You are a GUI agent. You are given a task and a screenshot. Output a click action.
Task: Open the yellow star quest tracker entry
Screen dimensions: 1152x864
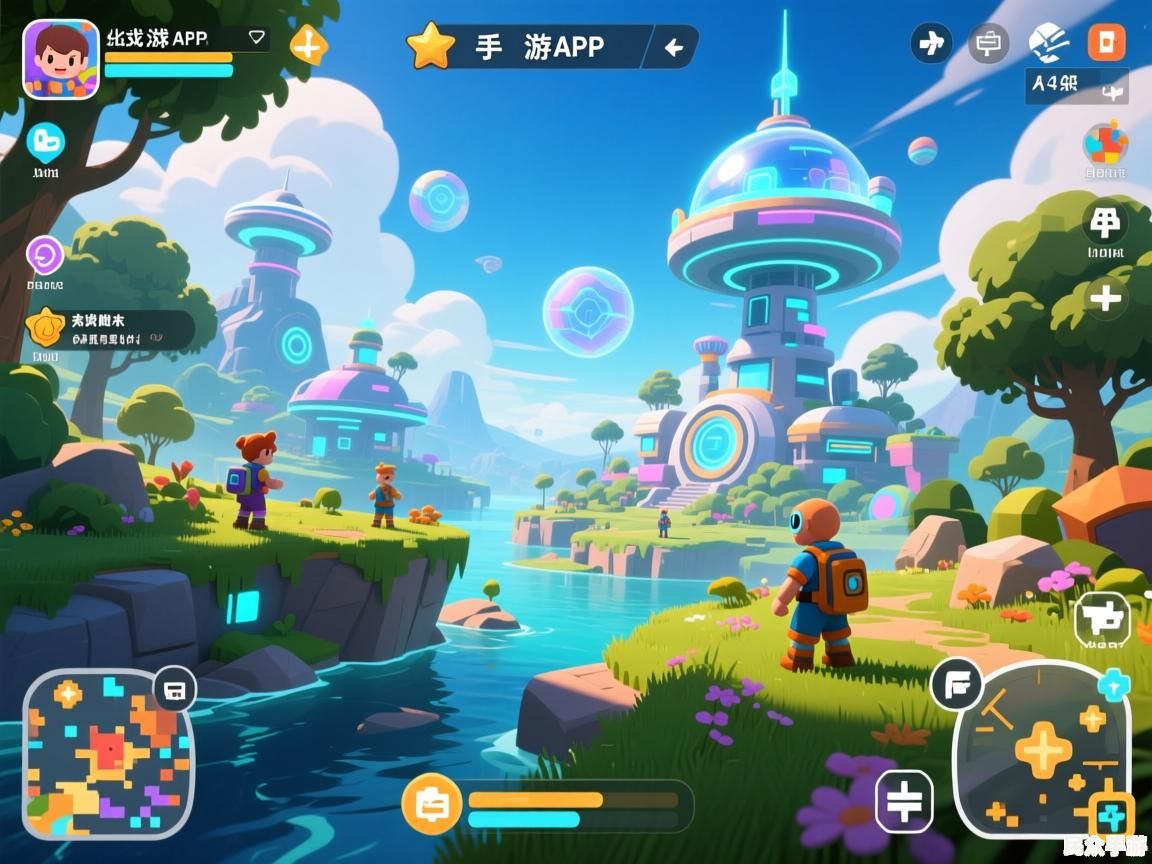click(110, 330)
